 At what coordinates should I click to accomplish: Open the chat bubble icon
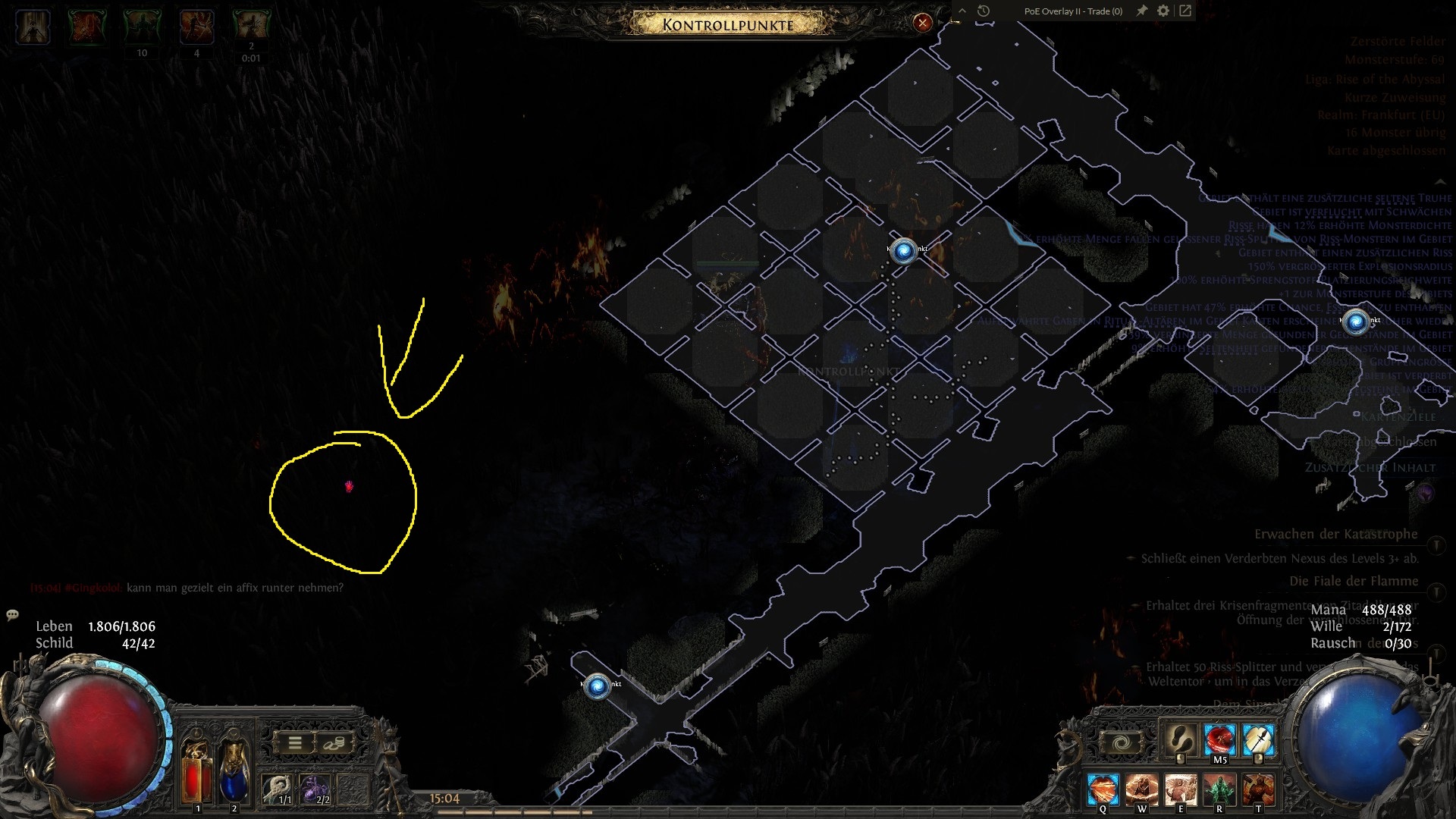[x=12, y=614]
